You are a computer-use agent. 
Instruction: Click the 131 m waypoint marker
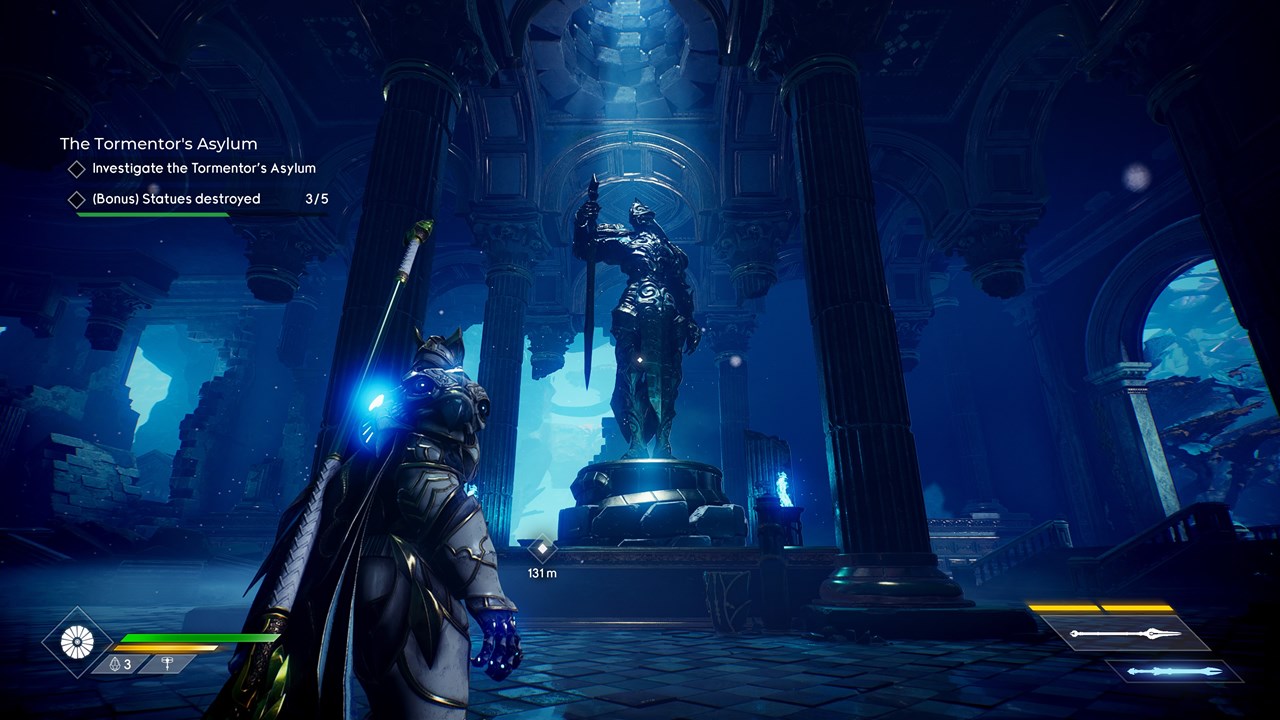(x=542, y=548)
